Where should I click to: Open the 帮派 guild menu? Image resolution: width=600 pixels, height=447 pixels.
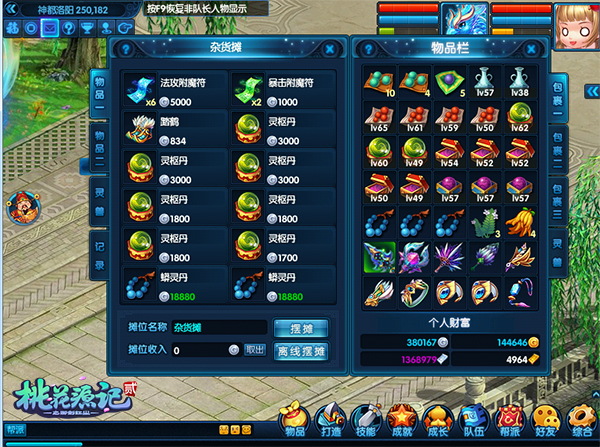click(x=511, y=418)
